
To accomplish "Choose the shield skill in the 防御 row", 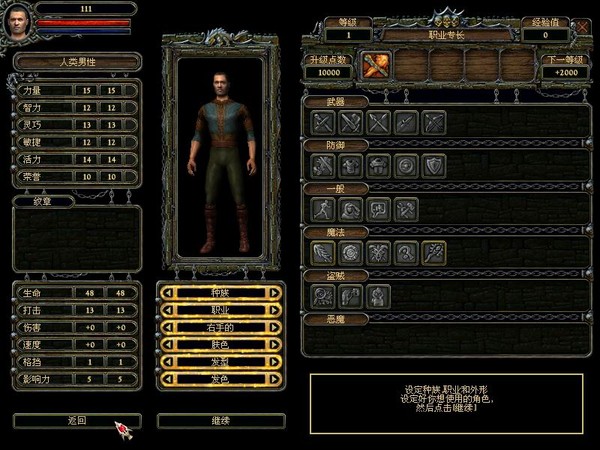I will 433,166.
